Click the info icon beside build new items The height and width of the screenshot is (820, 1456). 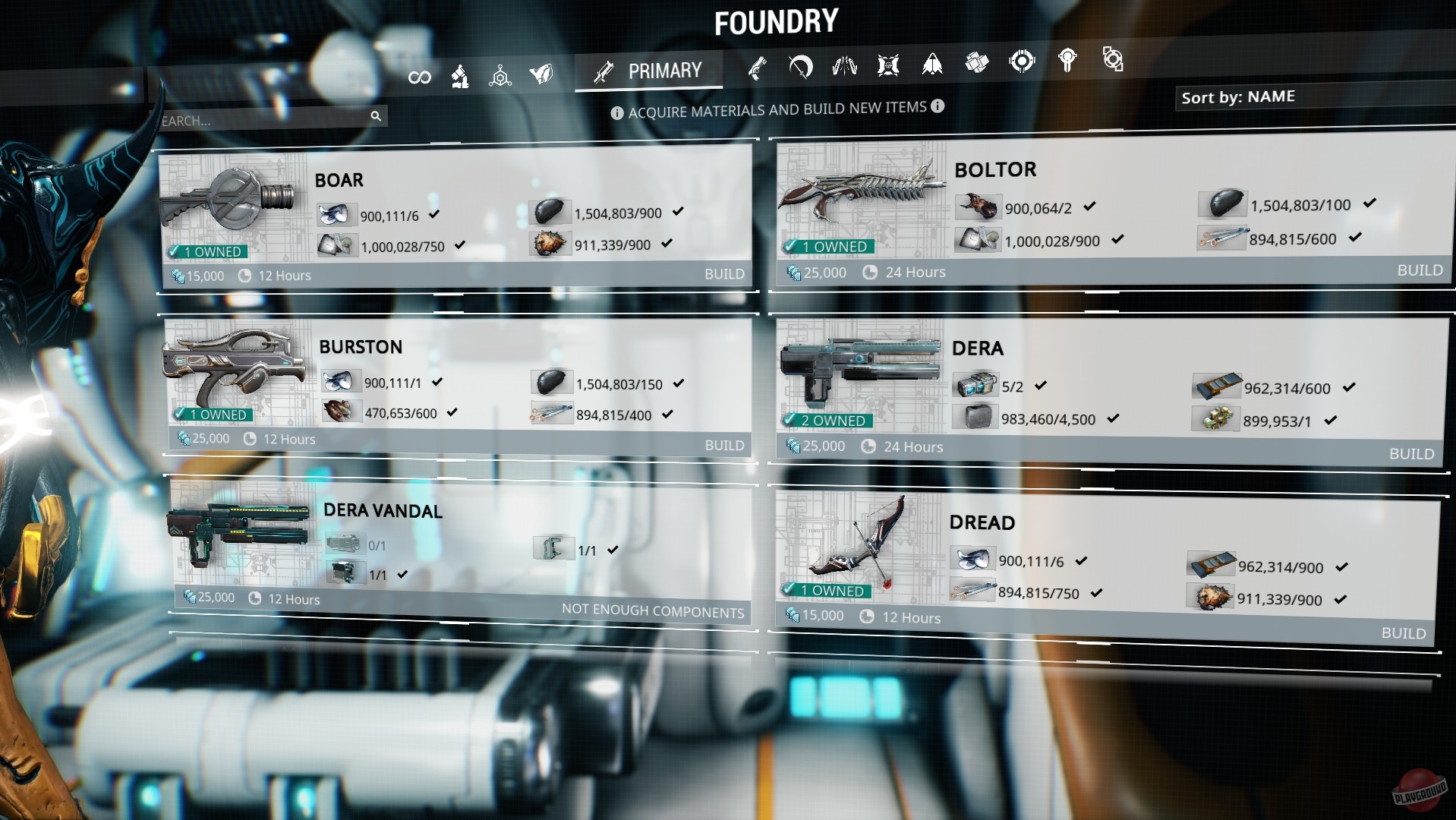click(938, 106)
